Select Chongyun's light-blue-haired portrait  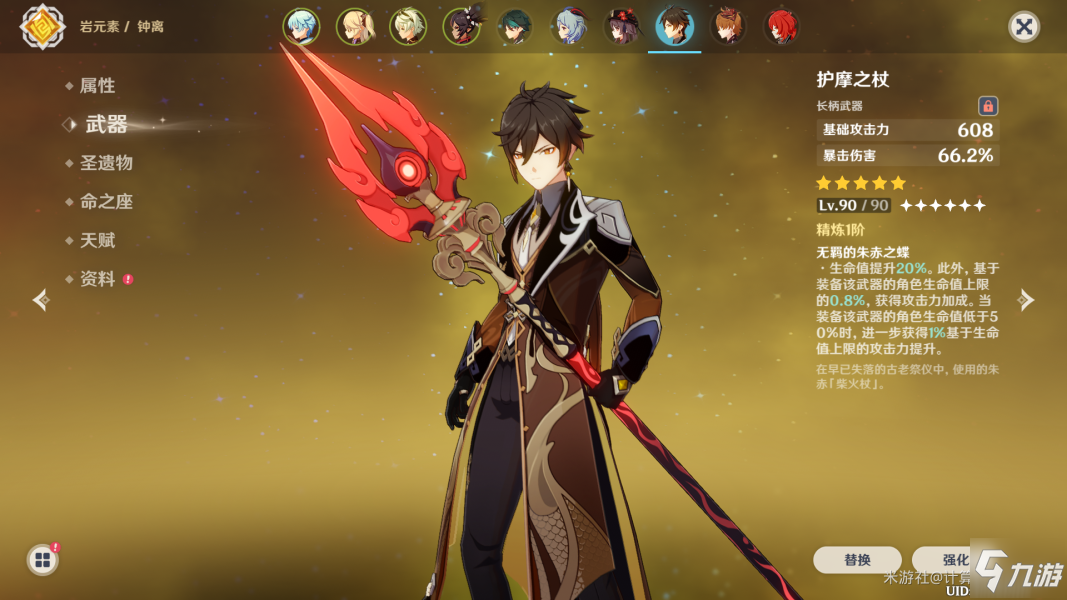point(300,27)
